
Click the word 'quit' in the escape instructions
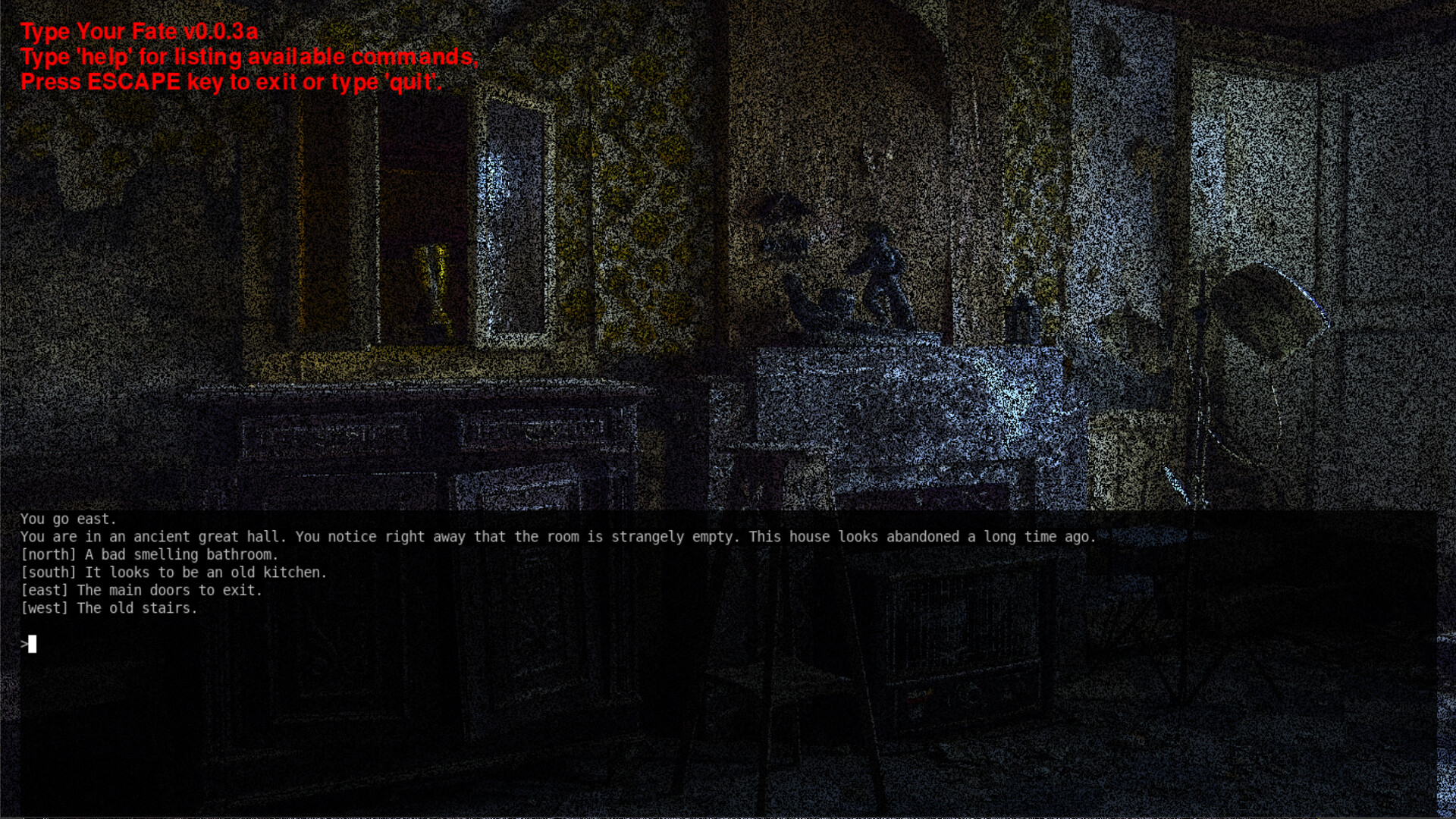[412, 82]
